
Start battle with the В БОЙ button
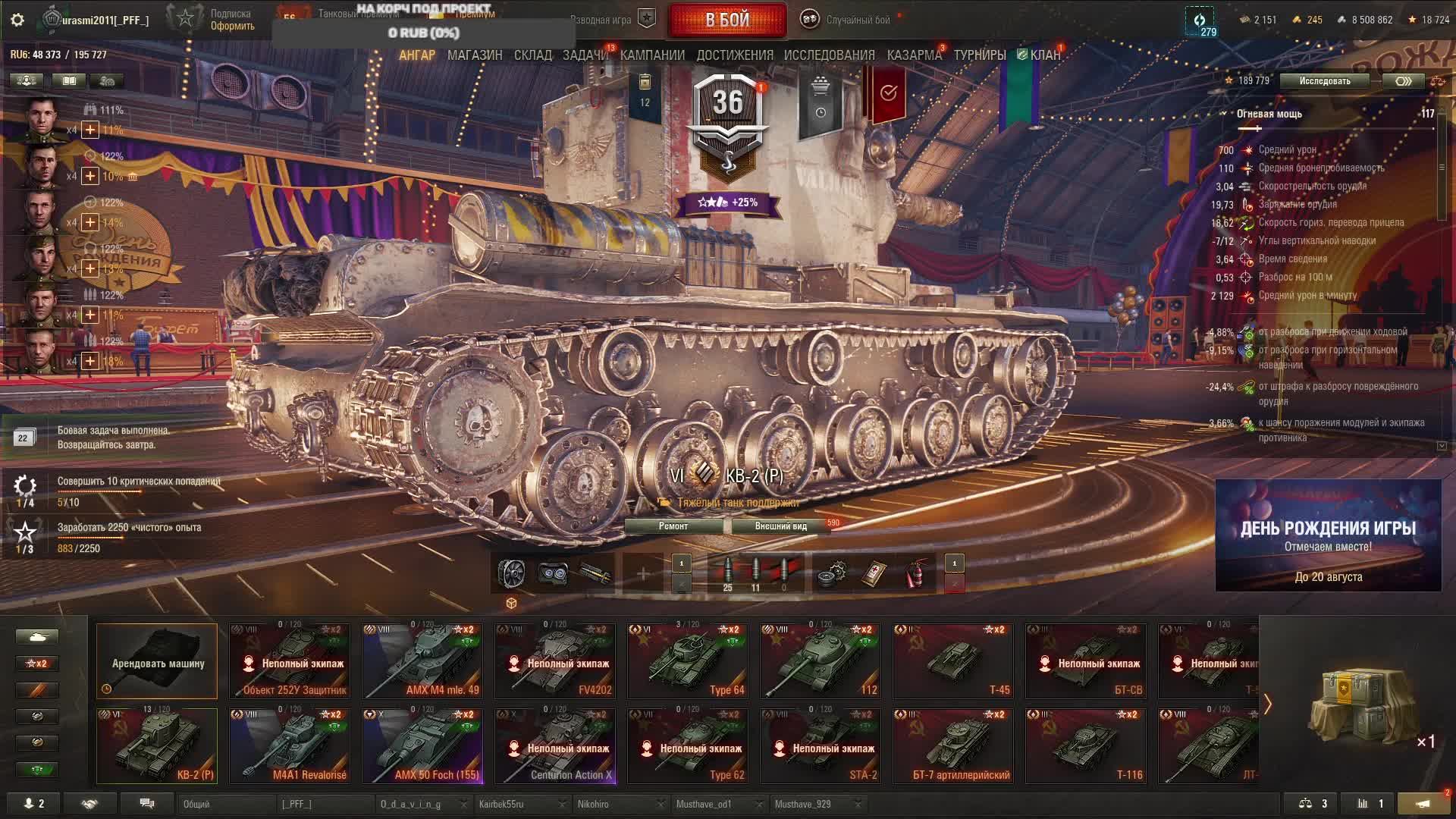(726, 20)
